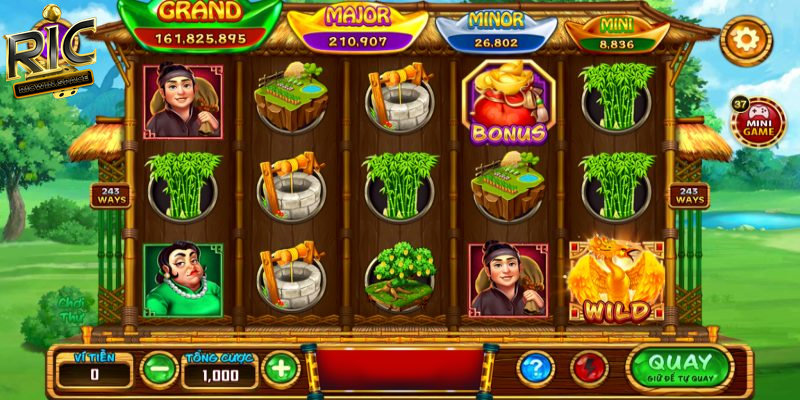Spin the reels with the QUAY button
Image resolution: width=800 pixels, height=400 pixels.
coord(679,367)
